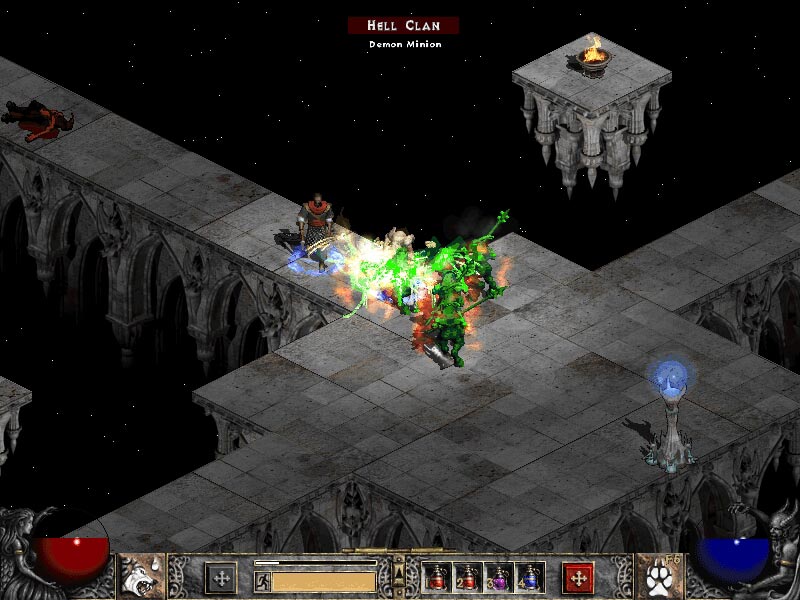Open the stat points button with grey cross

coord(220,577)
